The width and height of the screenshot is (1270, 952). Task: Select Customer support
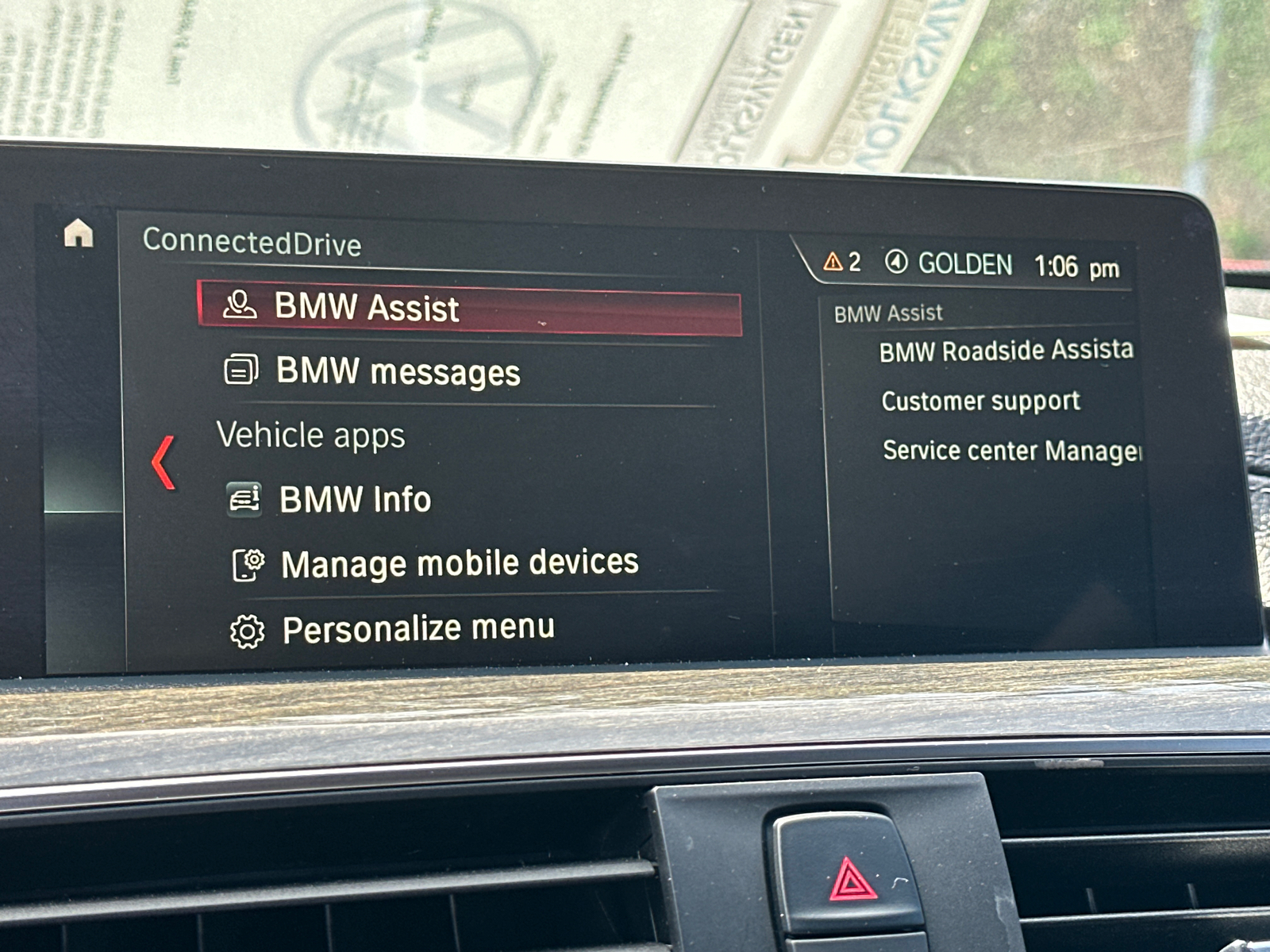tap(980, 401)
